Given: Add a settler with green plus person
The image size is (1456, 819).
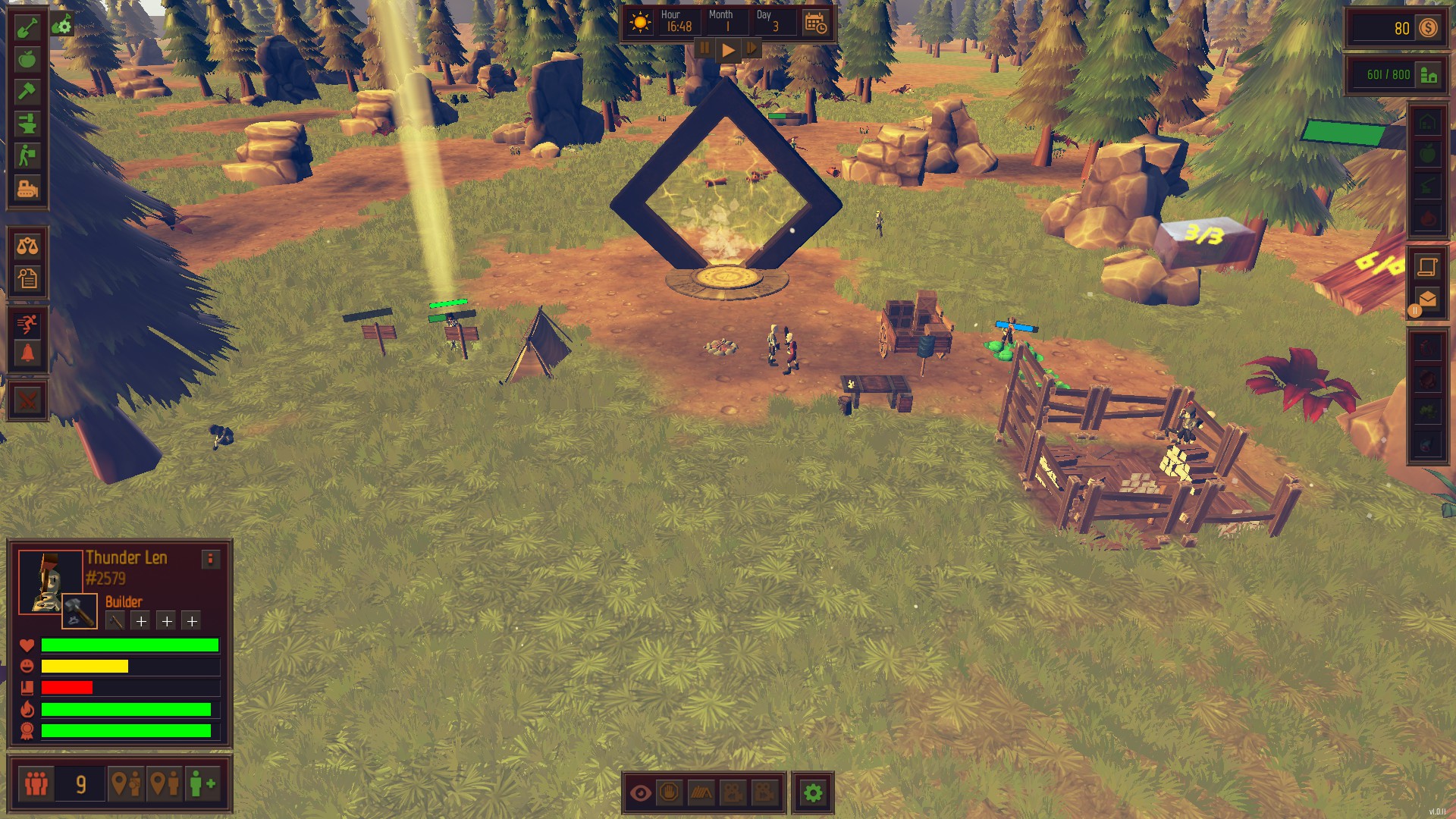Looking at the screenshot, I should click(x=202, y=783).
